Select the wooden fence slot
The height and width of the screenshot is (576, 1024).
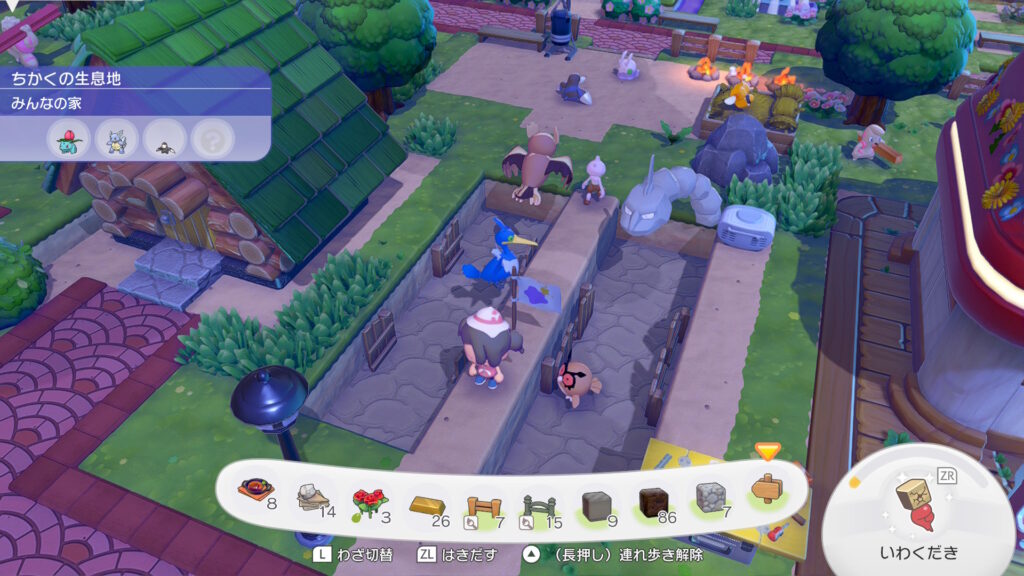tap(482, 494)
